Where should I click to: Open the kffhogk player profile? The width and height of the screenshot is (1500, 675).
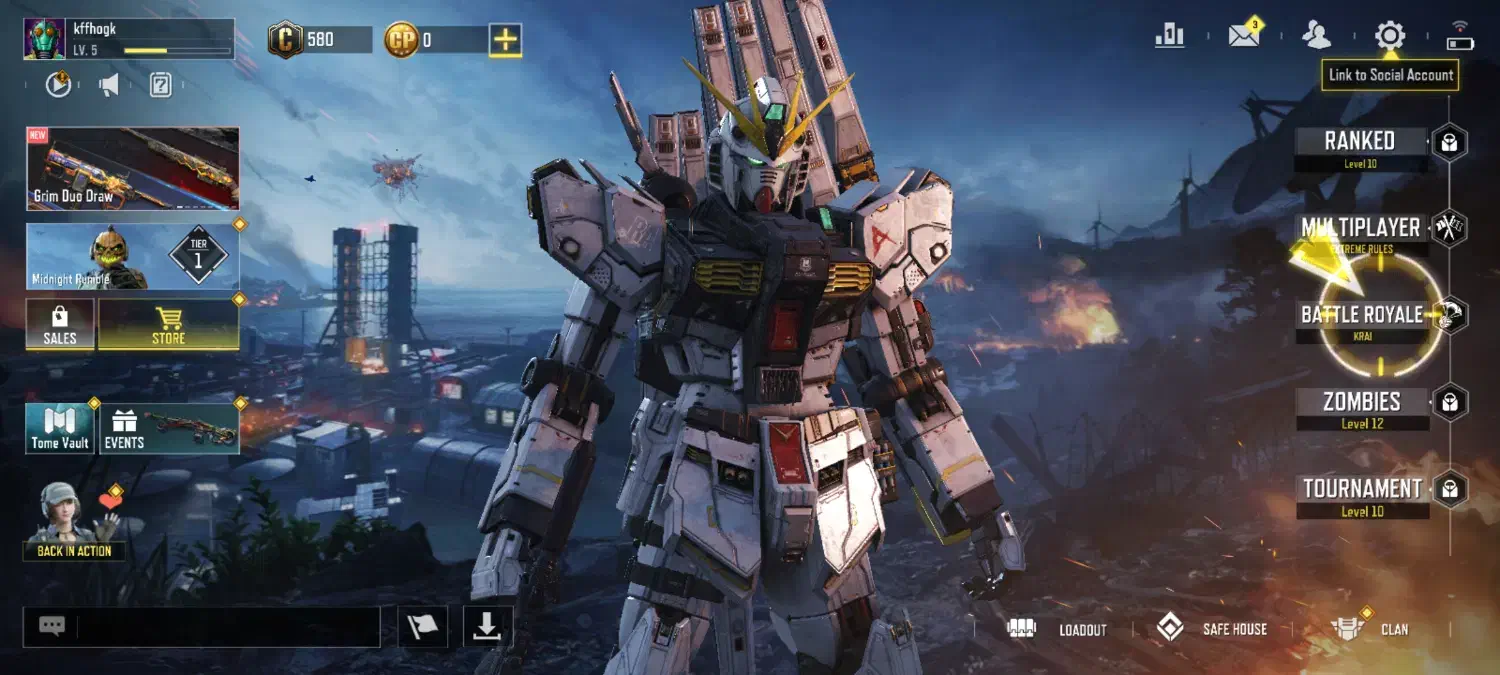[x=128, y=39]
